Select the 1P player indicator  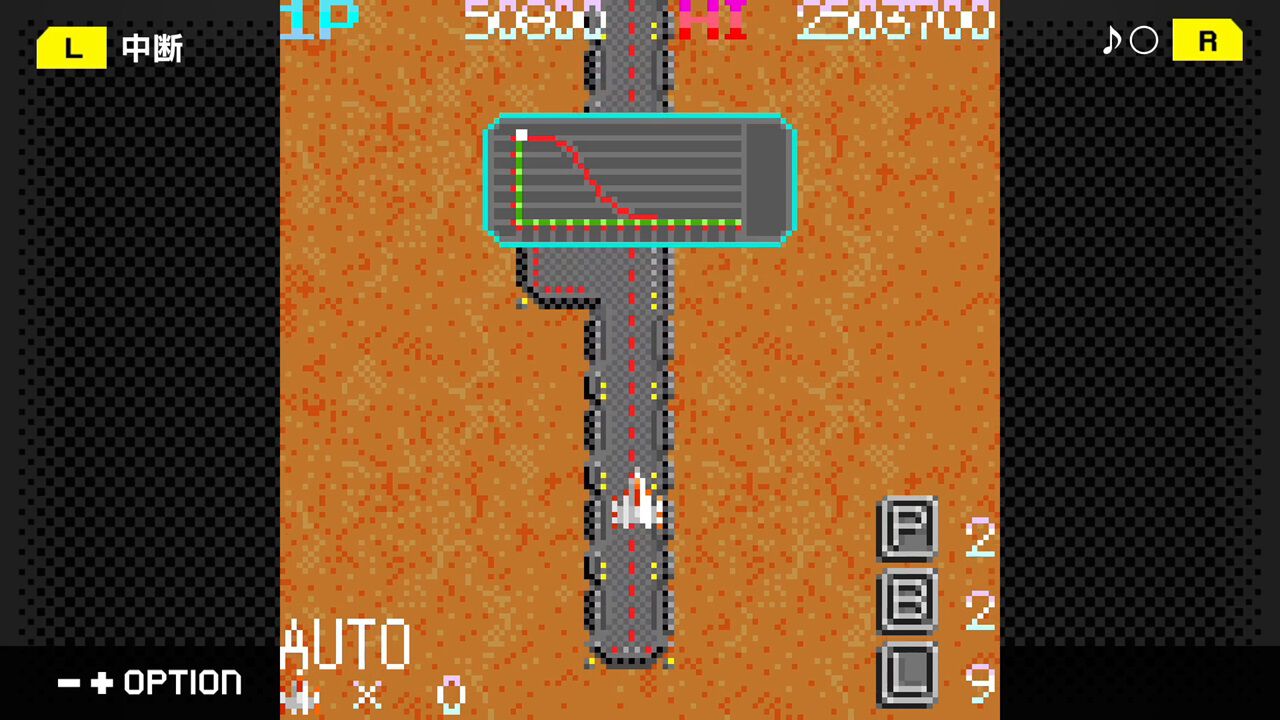(320, 18)
